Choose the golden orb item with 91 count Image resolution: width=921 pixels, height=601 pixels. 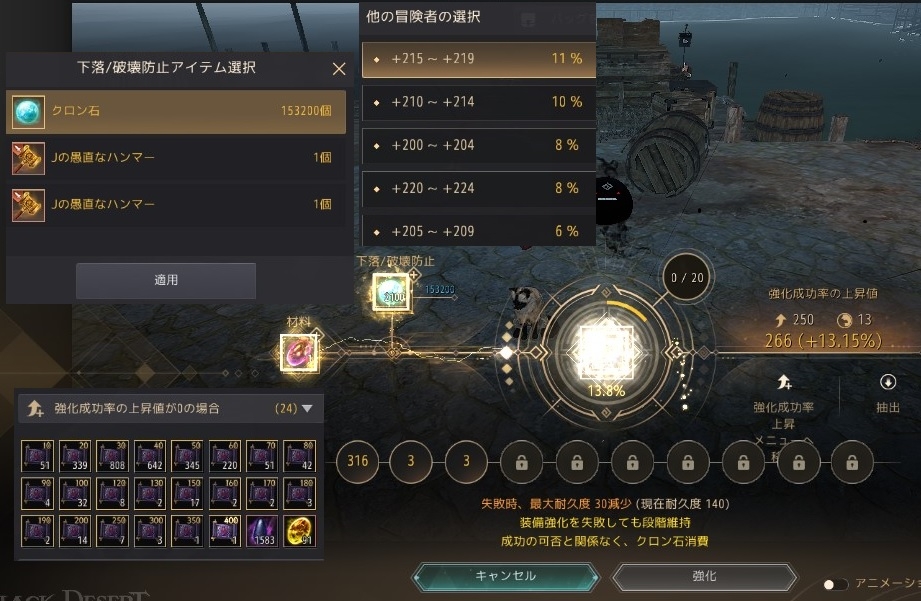coord(300,531)
